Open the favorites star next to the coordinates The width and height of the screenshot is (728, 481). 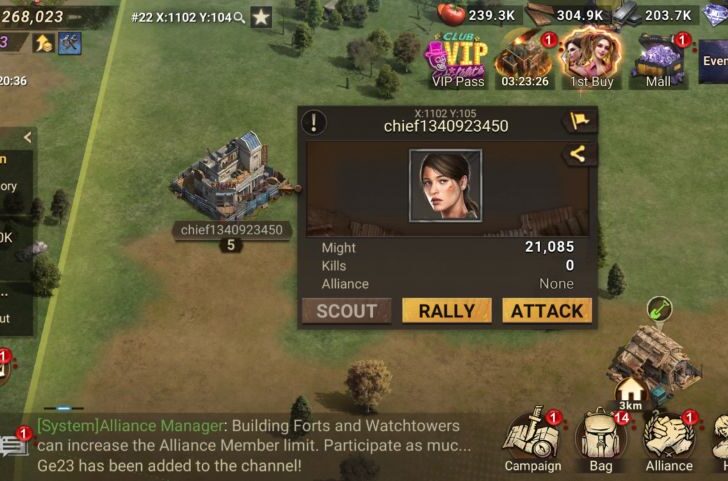(260, 17)
